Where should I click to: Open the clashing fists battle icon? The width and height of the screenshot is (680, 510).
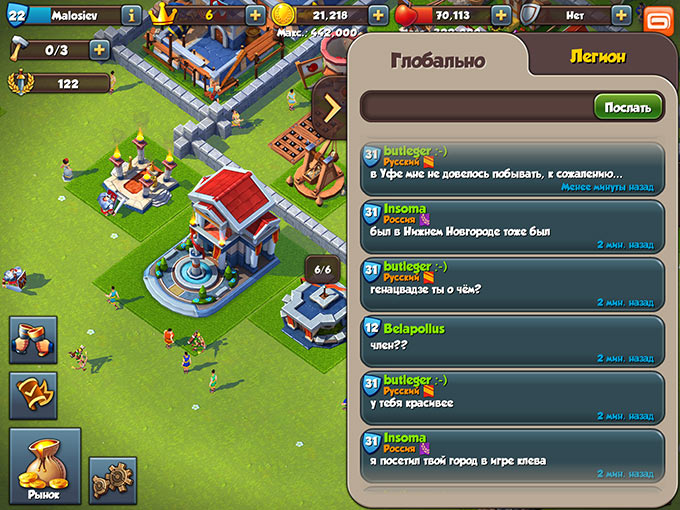[33, 340]
